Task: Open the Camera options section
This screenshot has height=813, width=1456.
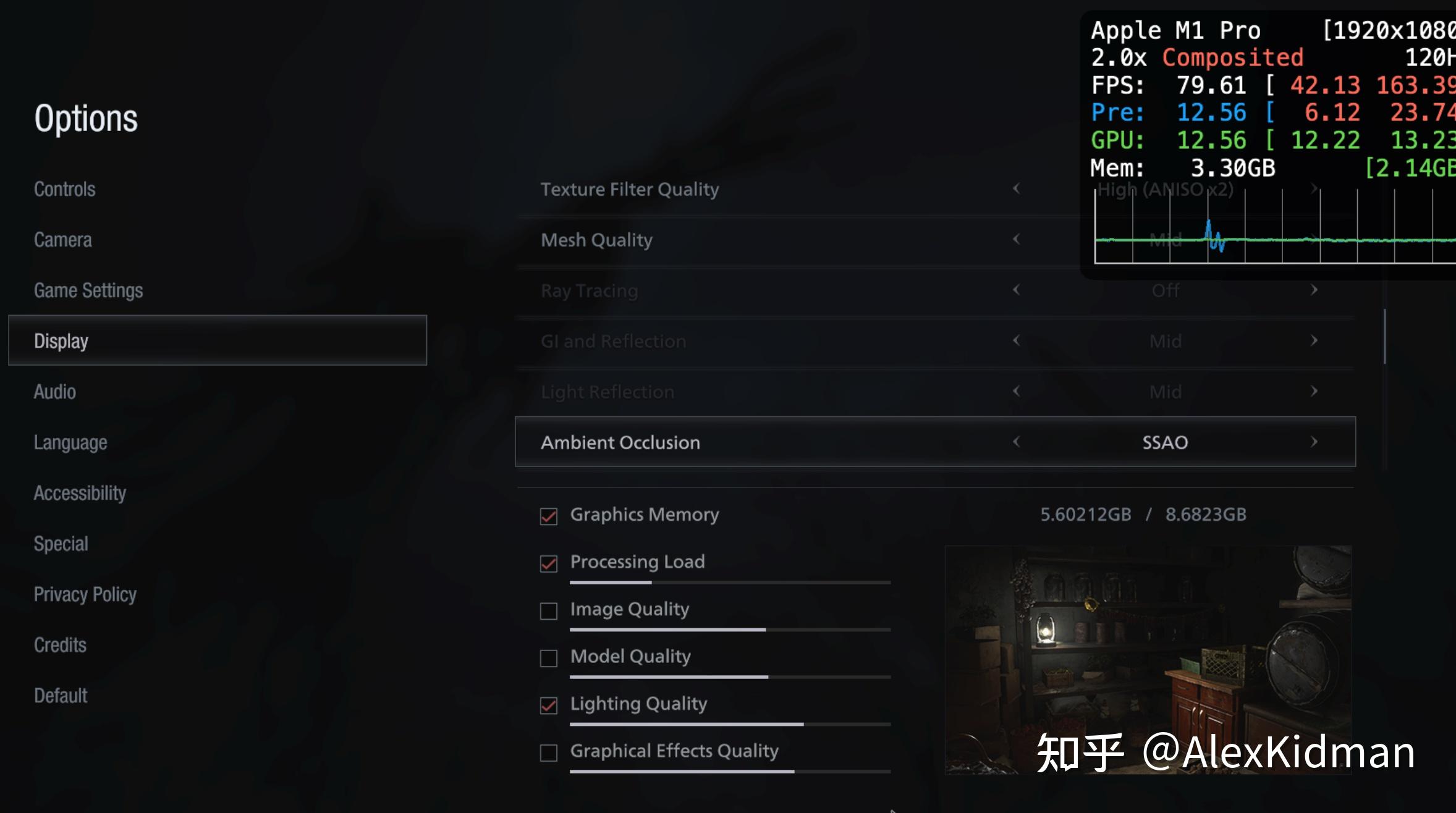Action: tap(62, 240)
